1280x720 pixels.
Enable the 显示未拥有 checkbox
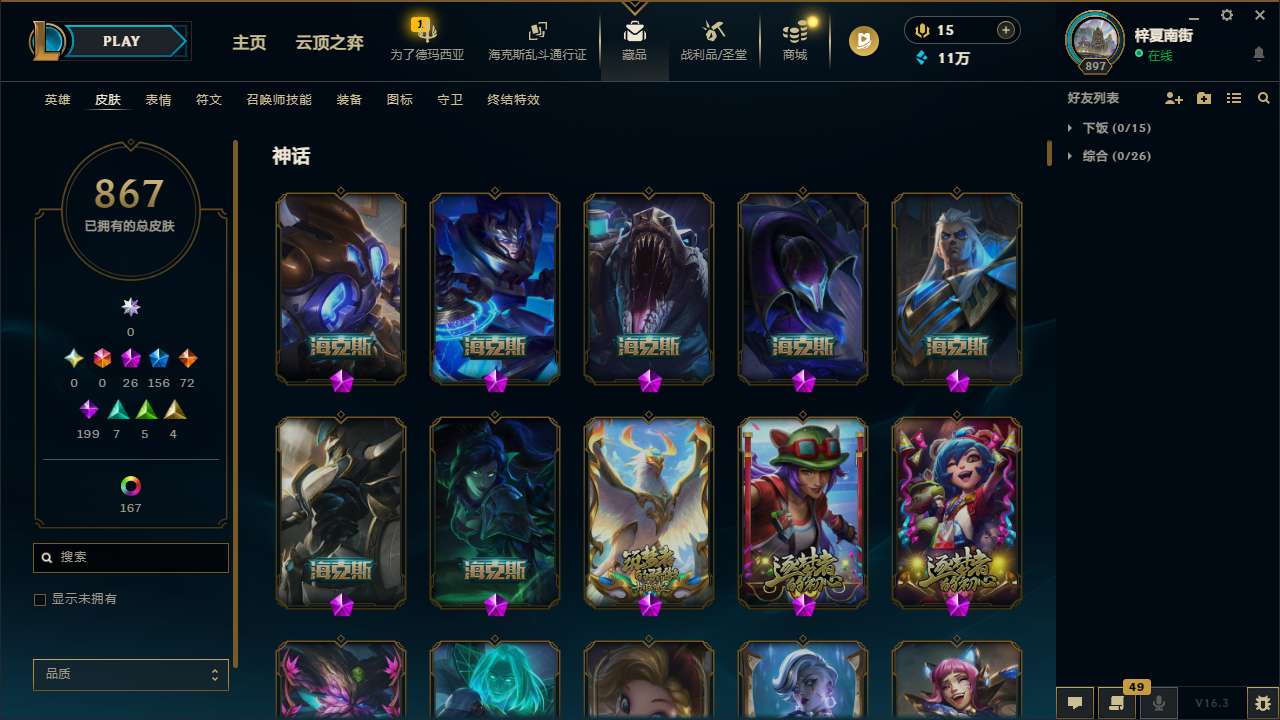[x=40, y=599]
